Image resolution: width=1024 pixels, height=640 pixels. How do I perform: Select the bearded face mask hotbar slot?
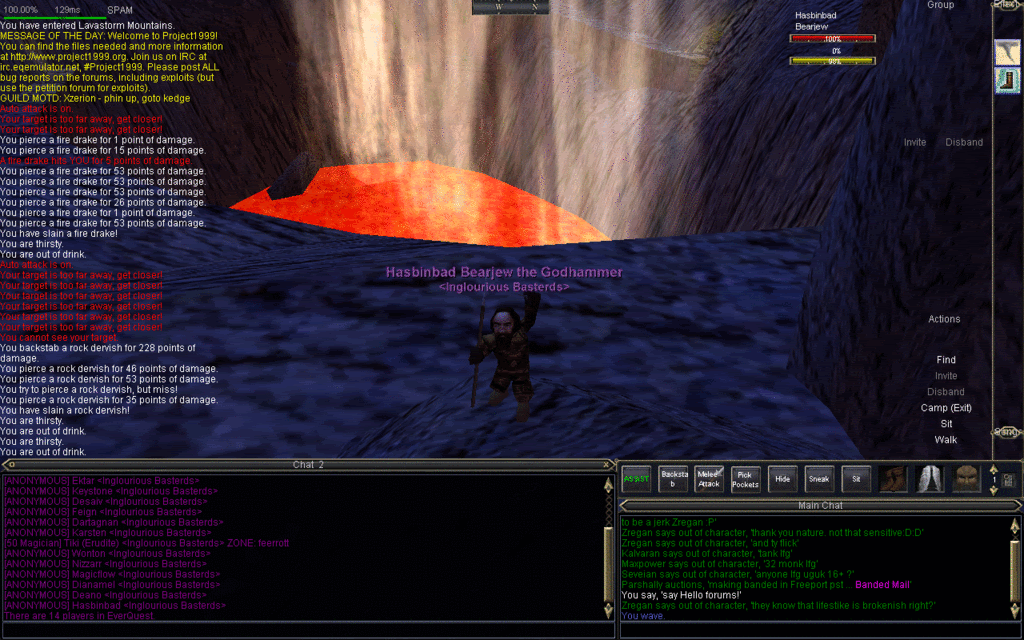pyautogui.click(x=966, y=479)
